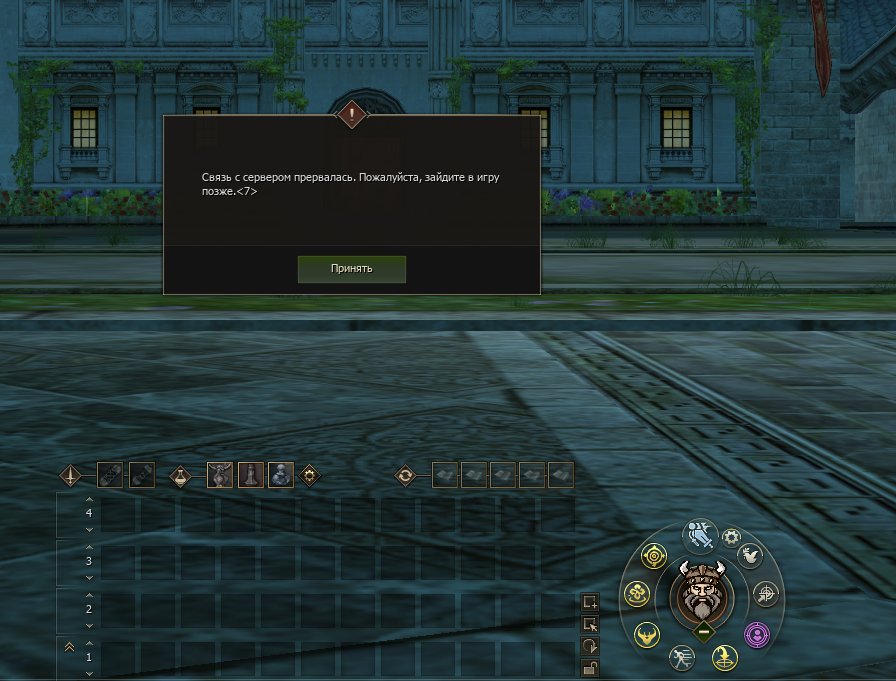The image size is (896, 681).
Task: Click the square with cursor hotbar button
Action: [x=590, y=624]
